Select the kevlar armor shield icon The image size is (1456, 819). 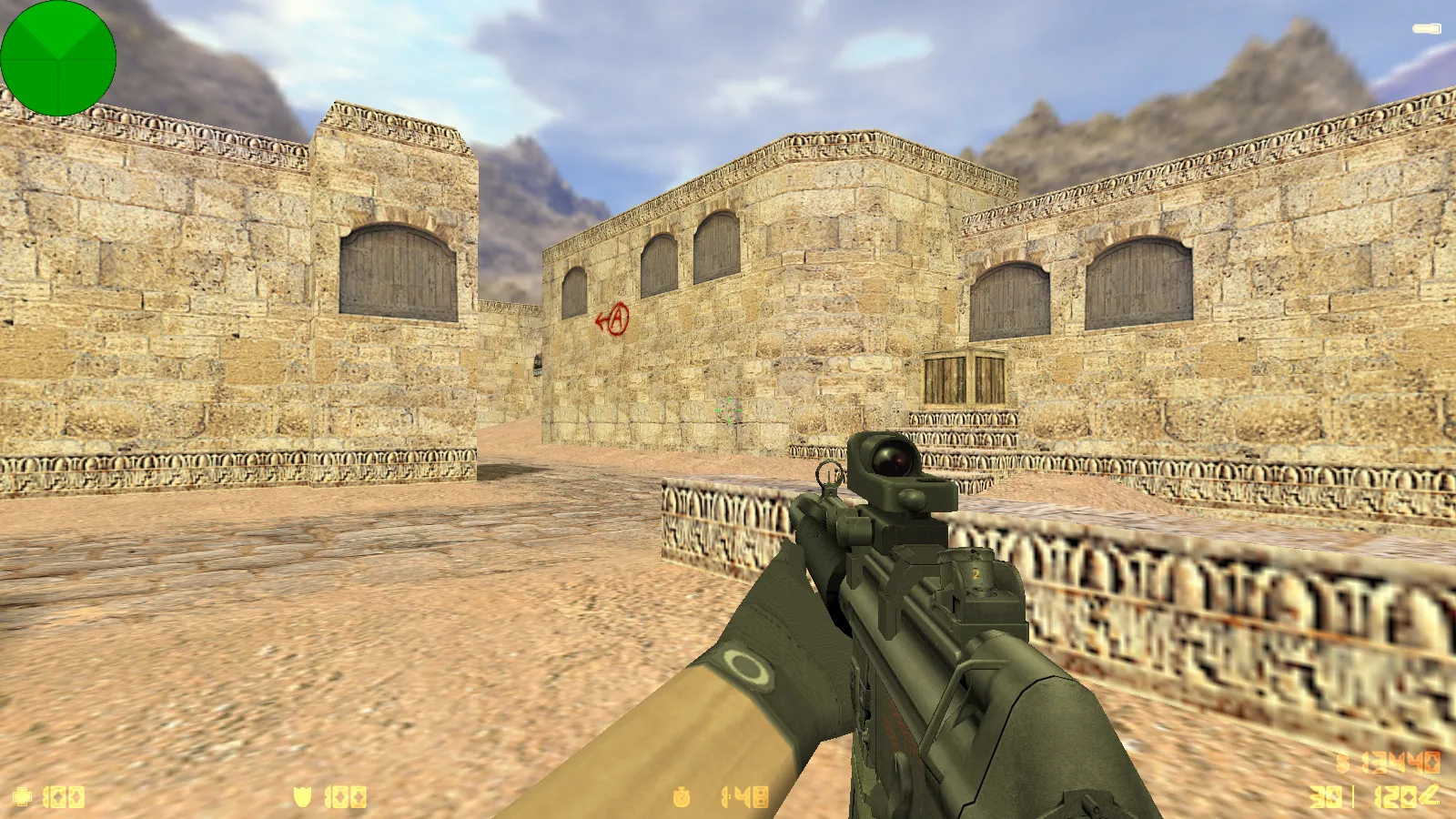[302, 797]
